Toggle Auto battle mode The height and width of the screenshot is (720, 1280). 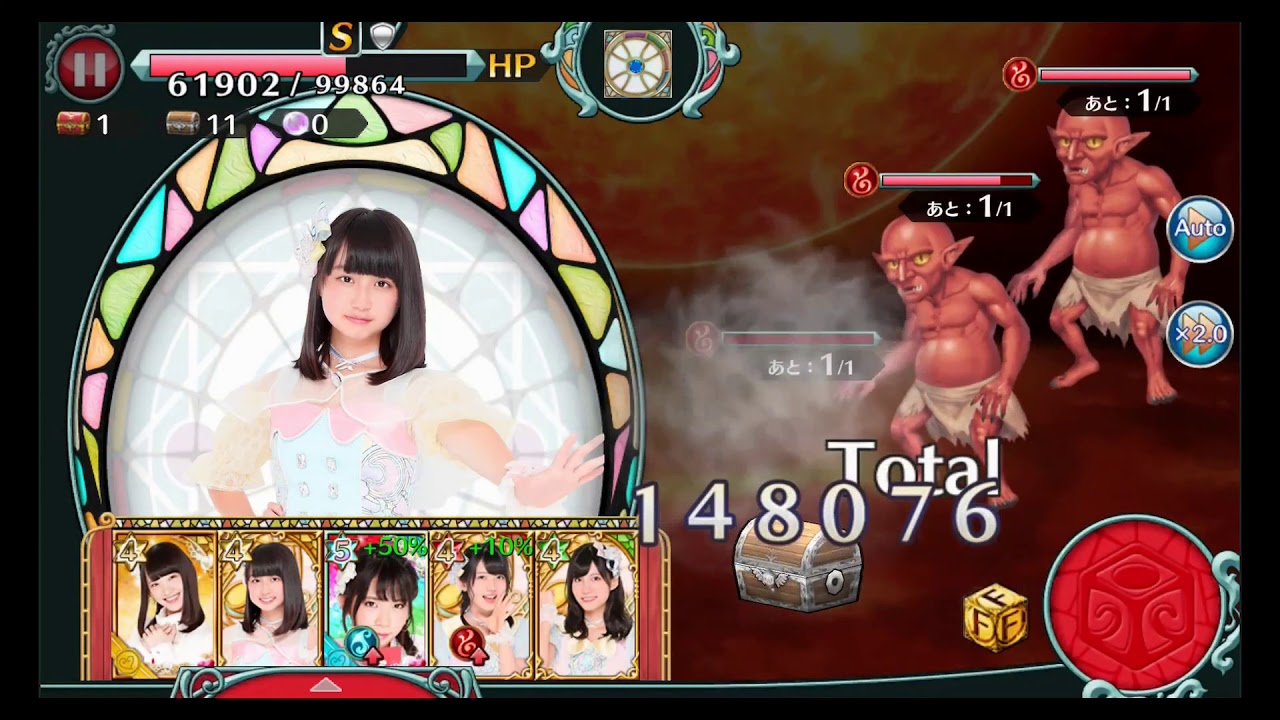coord(1200,229)
